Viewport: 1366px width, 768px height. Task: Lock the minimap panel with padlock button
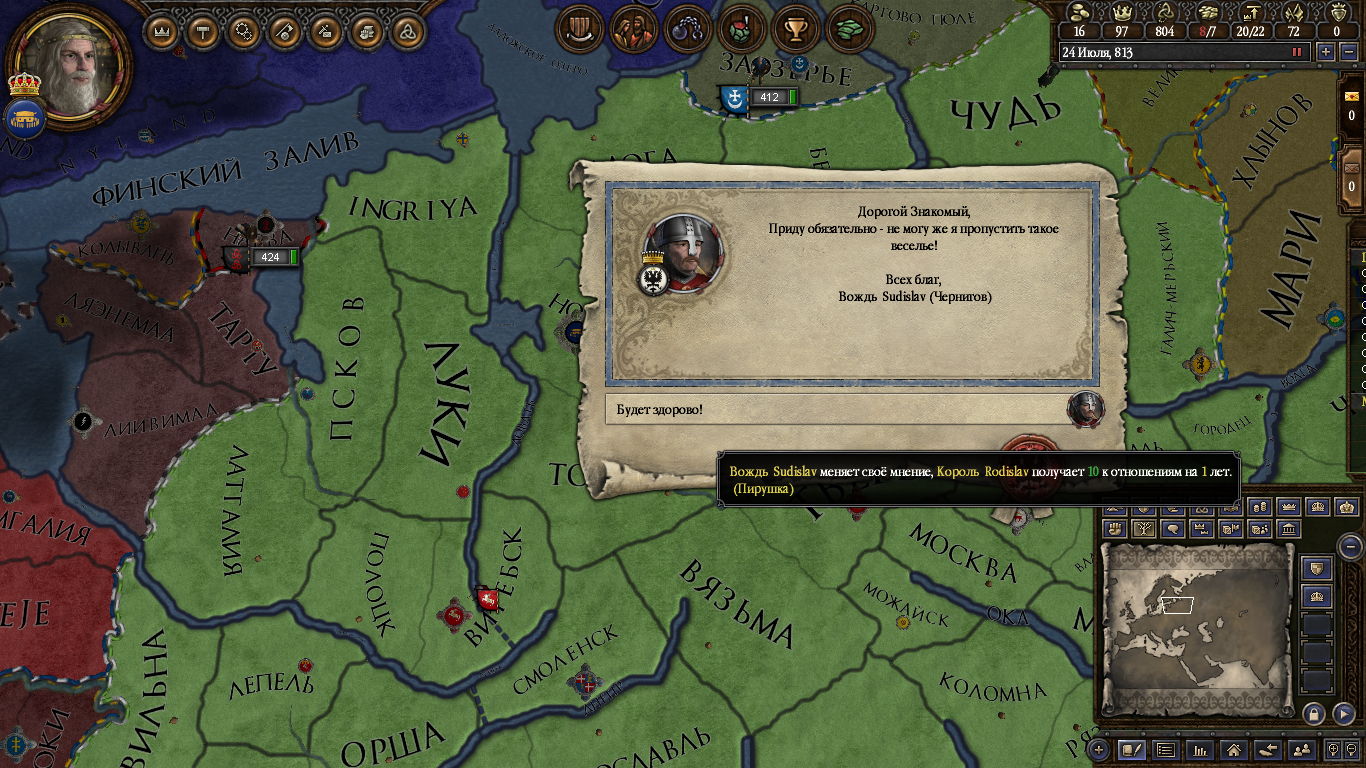(1313, 713)
